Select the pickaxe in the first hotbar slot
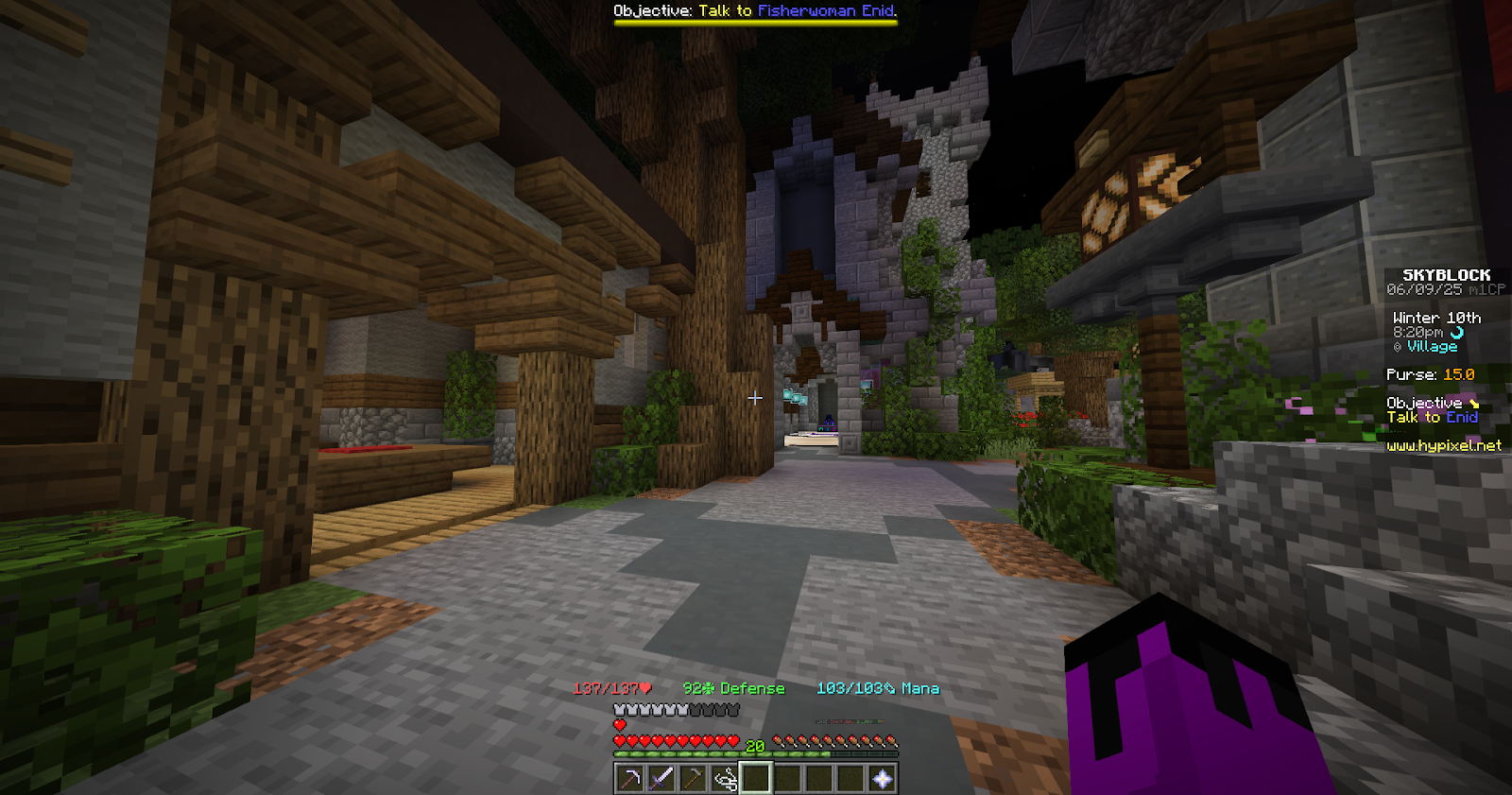Viewport: 1512px width, 795px height. [630, 778]
